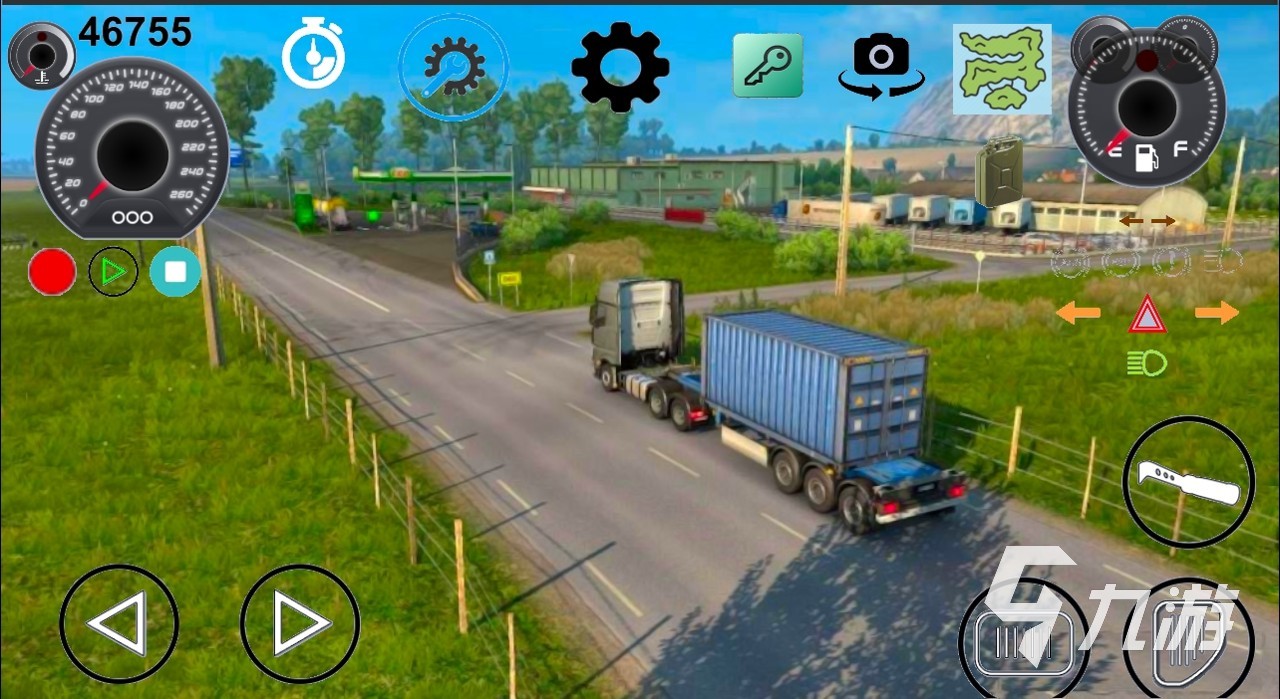Toggle the red hazard warning triangle
This screenshot has height=699, width=1280.
[x=1147, y=315]
